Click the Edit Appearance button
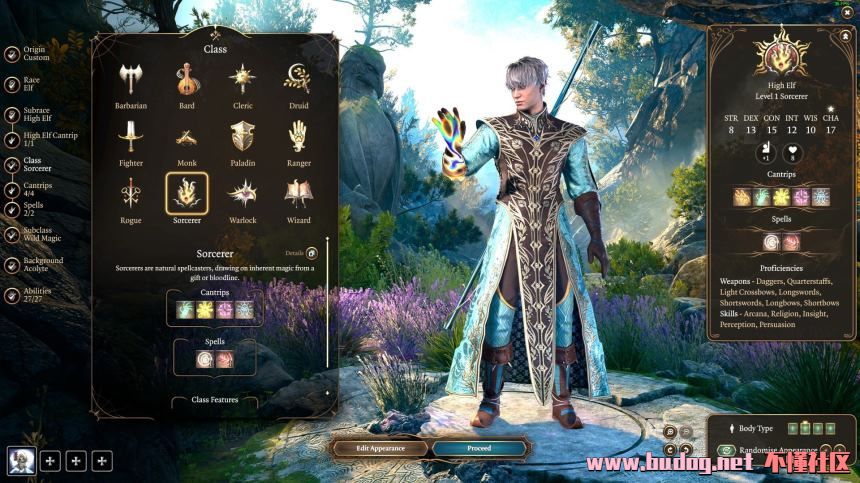The image size is (860, 483). 380,448
